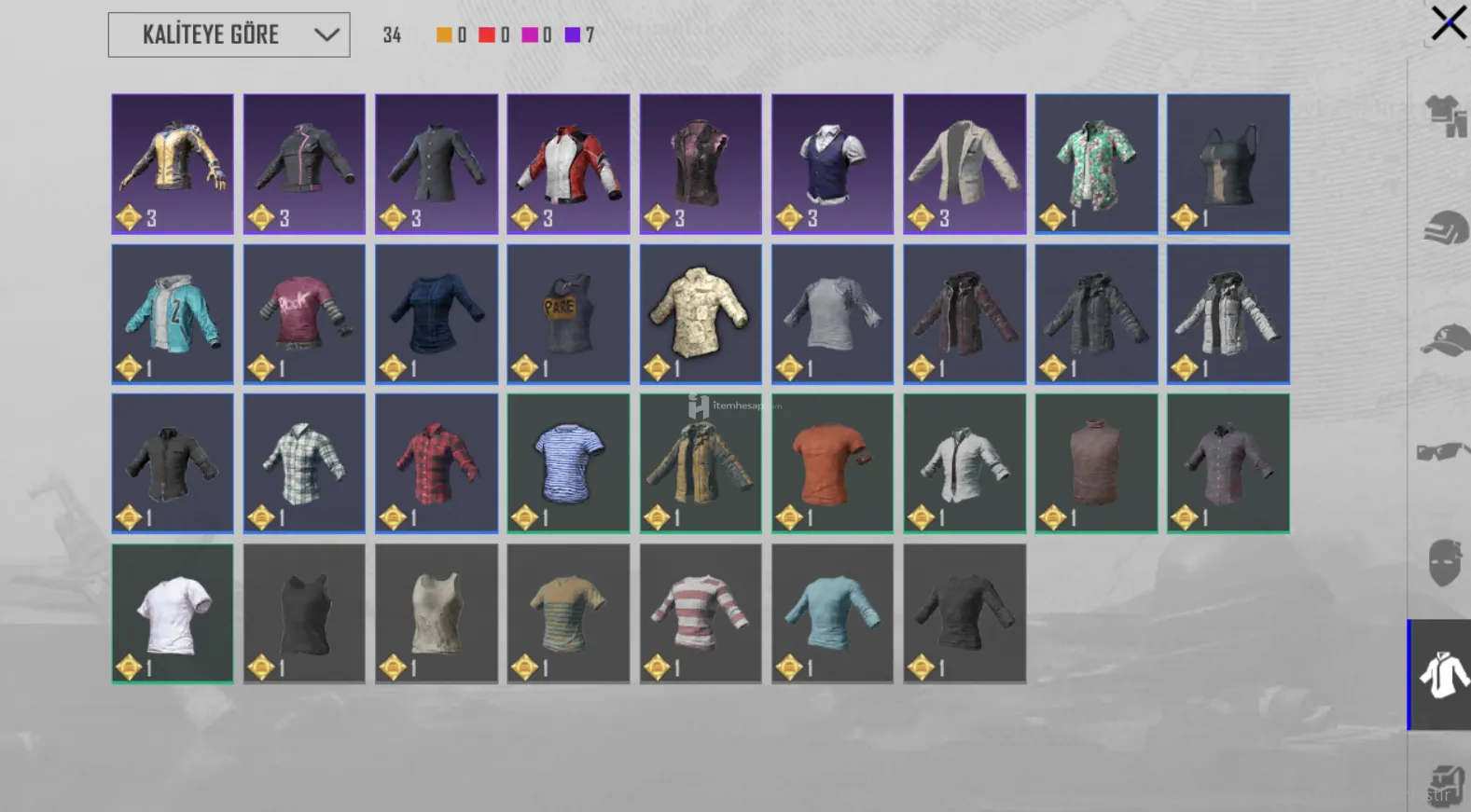This screenshot has height=812, width=1471.
Task: Switch to the helmet category tab
Action: point(1444,228)
